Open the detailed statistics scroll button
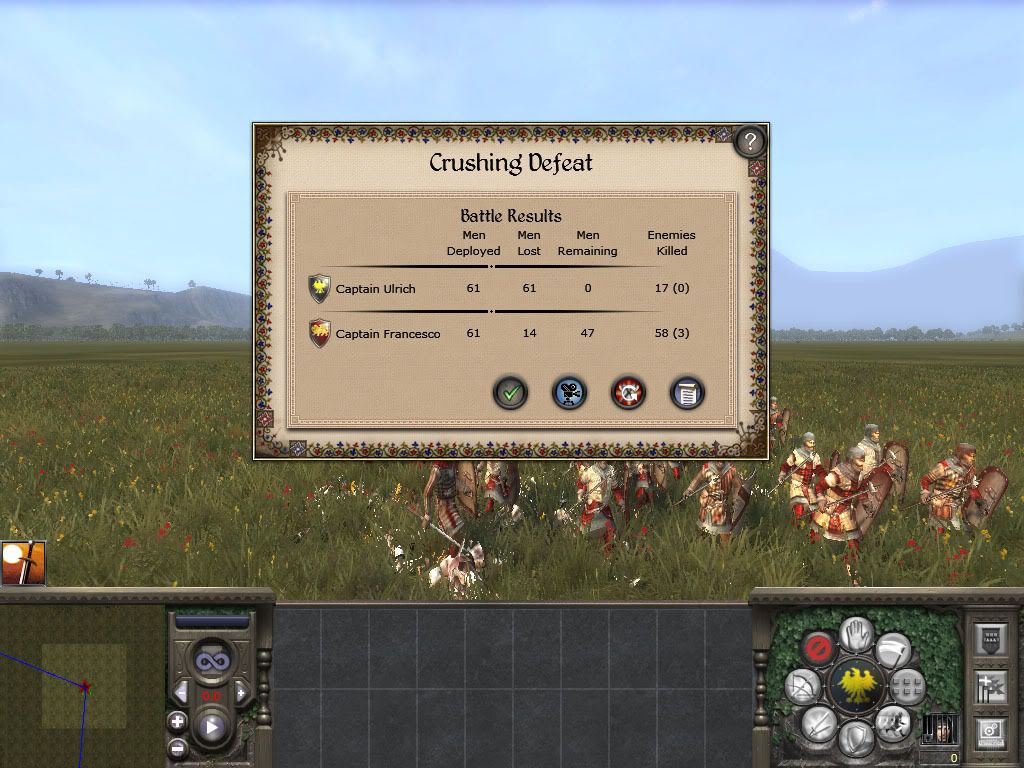1024x768 pixels. click(x=686, y=393)
